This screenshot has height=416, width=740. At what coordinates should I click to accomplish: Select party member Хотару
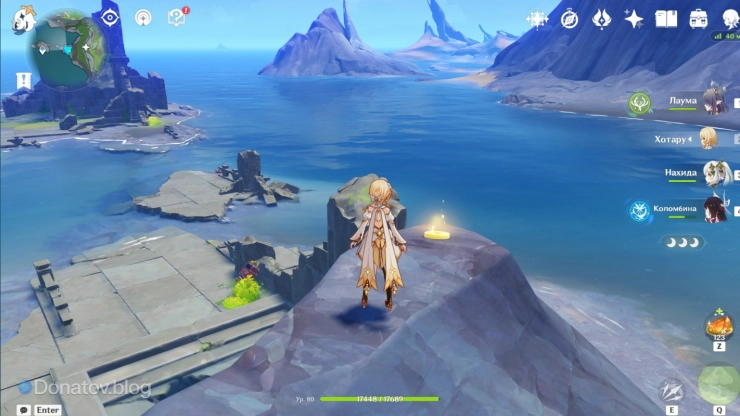(710, 138)
